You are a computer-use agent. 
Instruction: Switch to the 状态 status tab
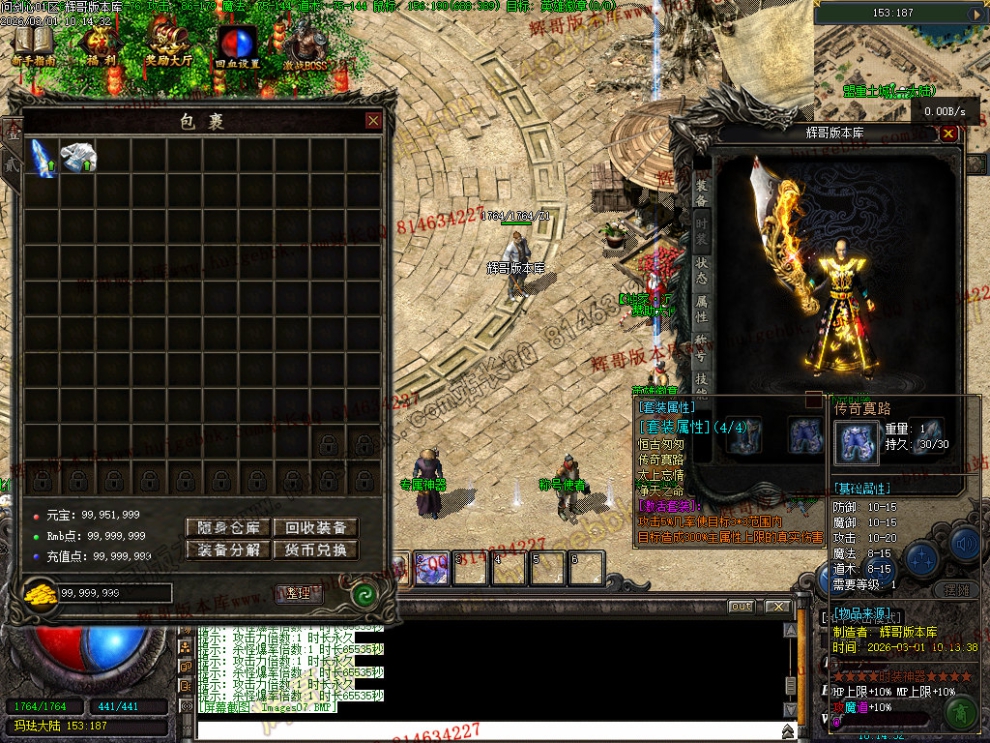tap(701, 270)
